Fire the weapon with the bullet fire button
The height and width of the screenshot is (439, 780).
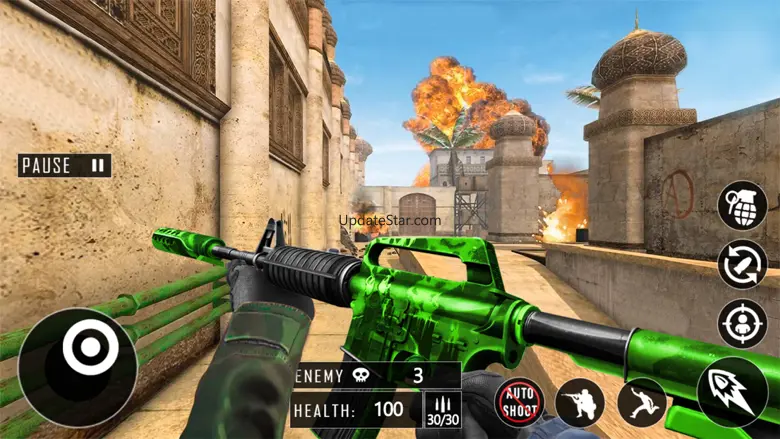[x=732, y=392]
